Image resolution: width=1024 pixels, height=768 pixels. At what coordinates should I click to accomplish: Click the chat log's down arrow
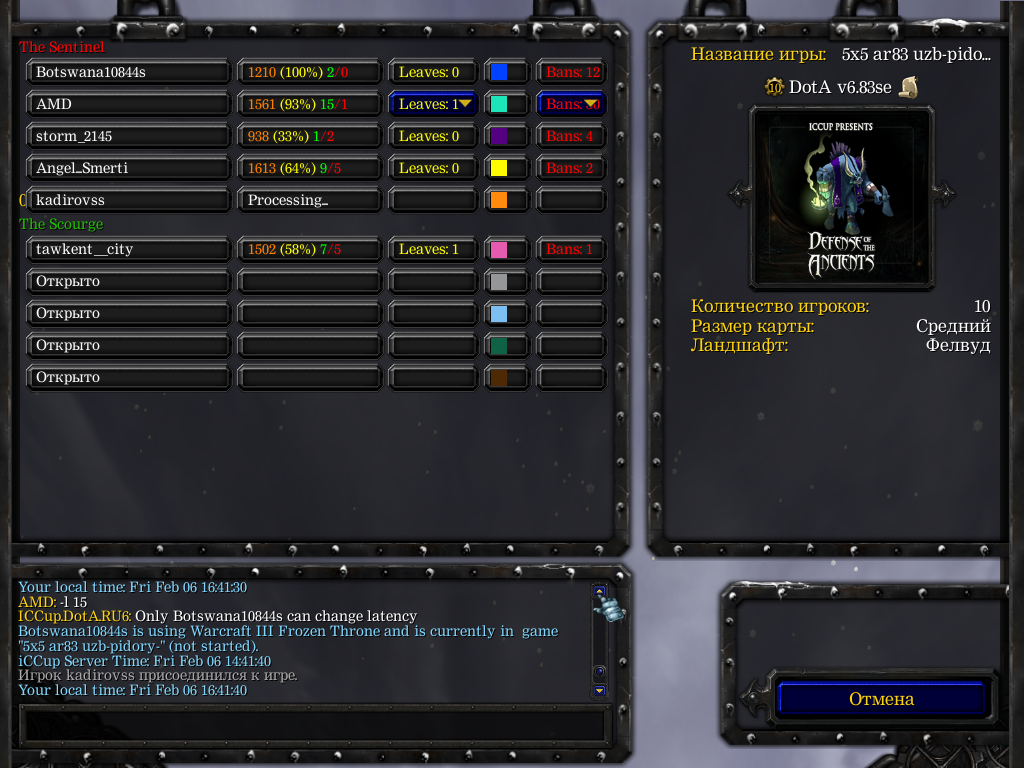[x=599, y=690]
